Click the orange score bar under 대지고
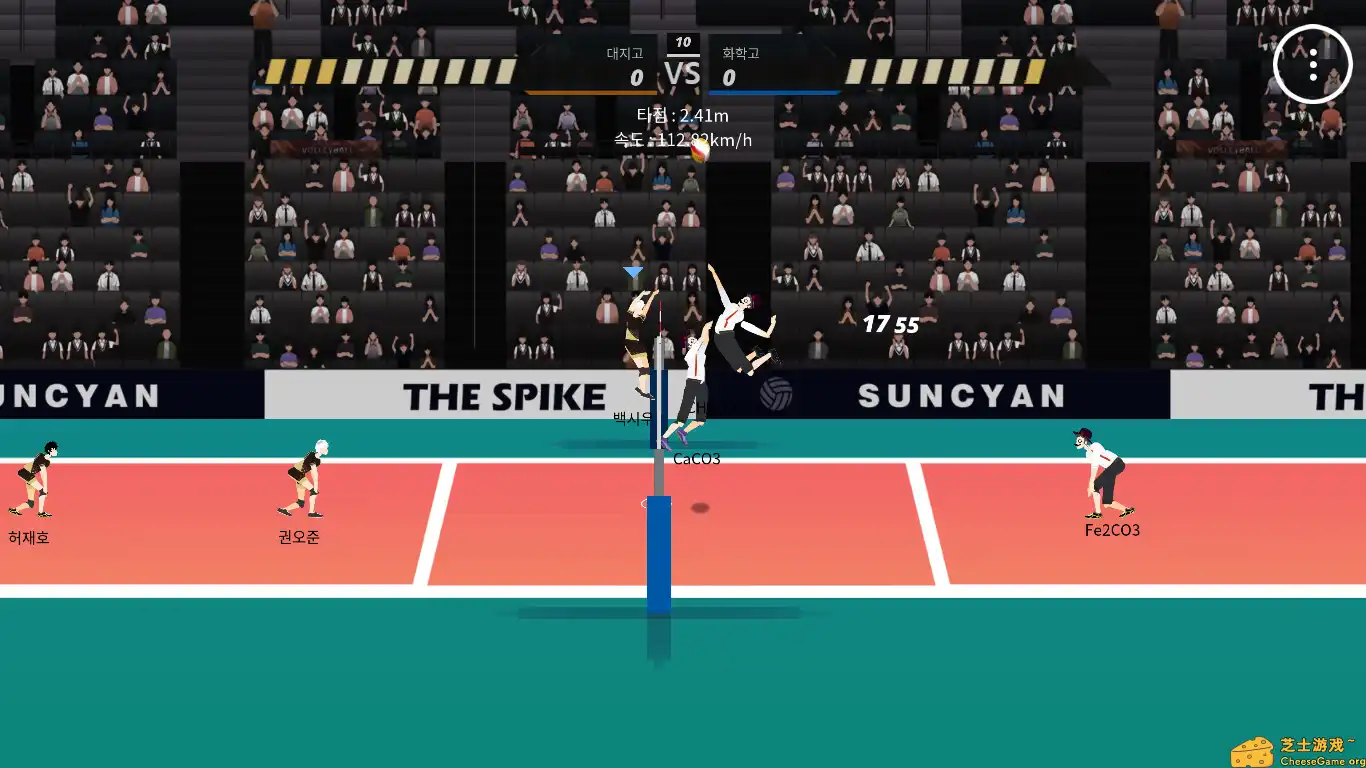1366x768 pixels. tap(590, 91)
